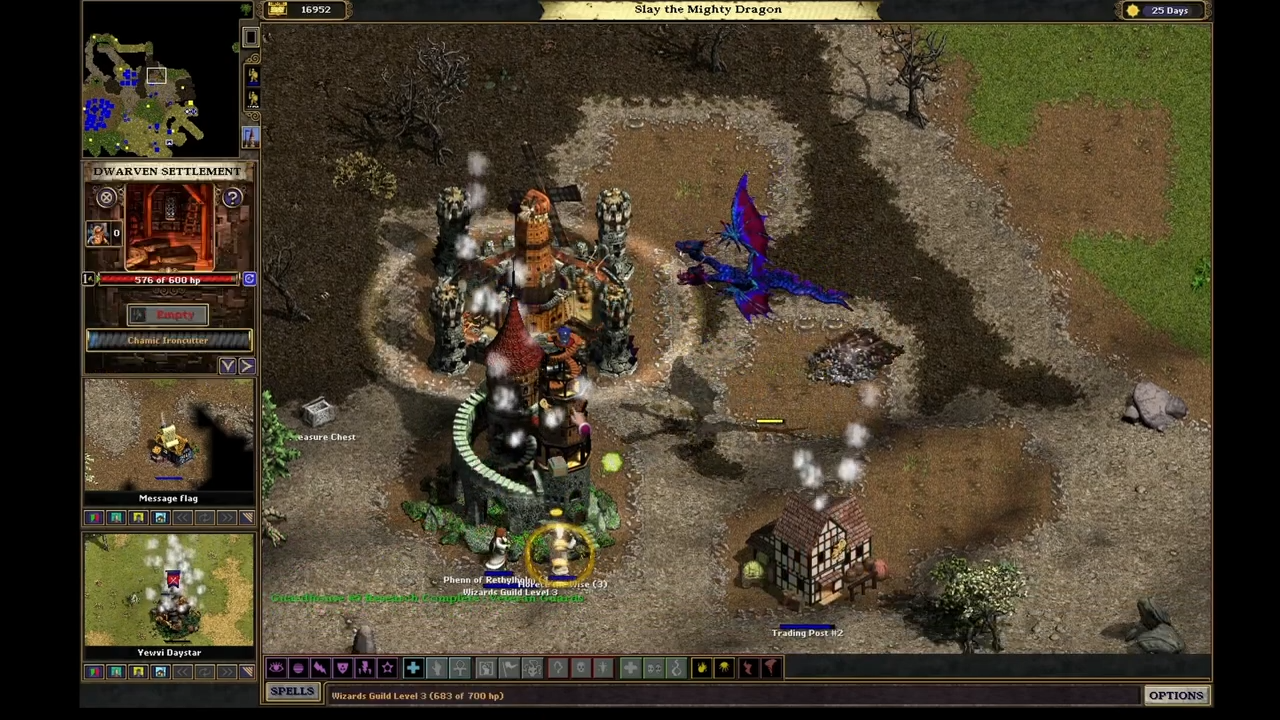Select the purple mask spell icon
Viewport: 1280px width, 720px height.
pos(342,668)
